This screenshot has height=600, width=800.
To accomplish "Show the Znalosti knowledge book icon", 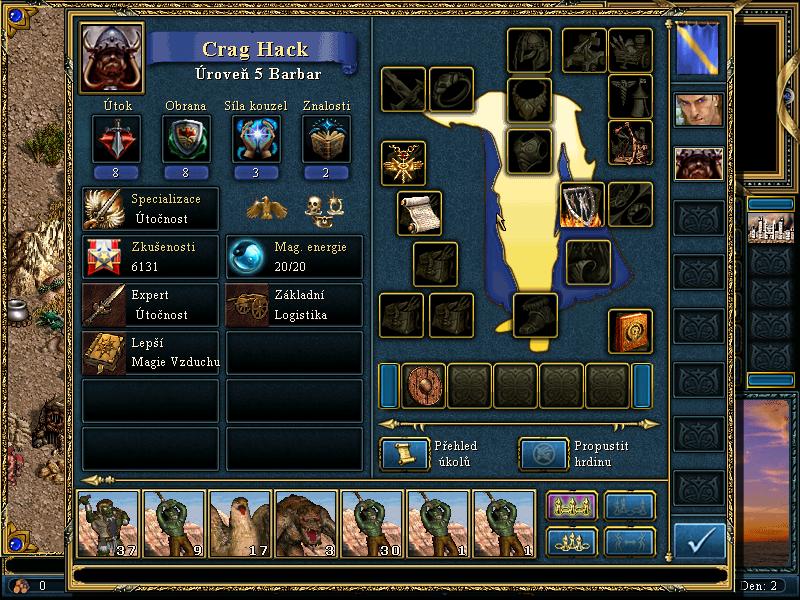I will tap(325, 139).
